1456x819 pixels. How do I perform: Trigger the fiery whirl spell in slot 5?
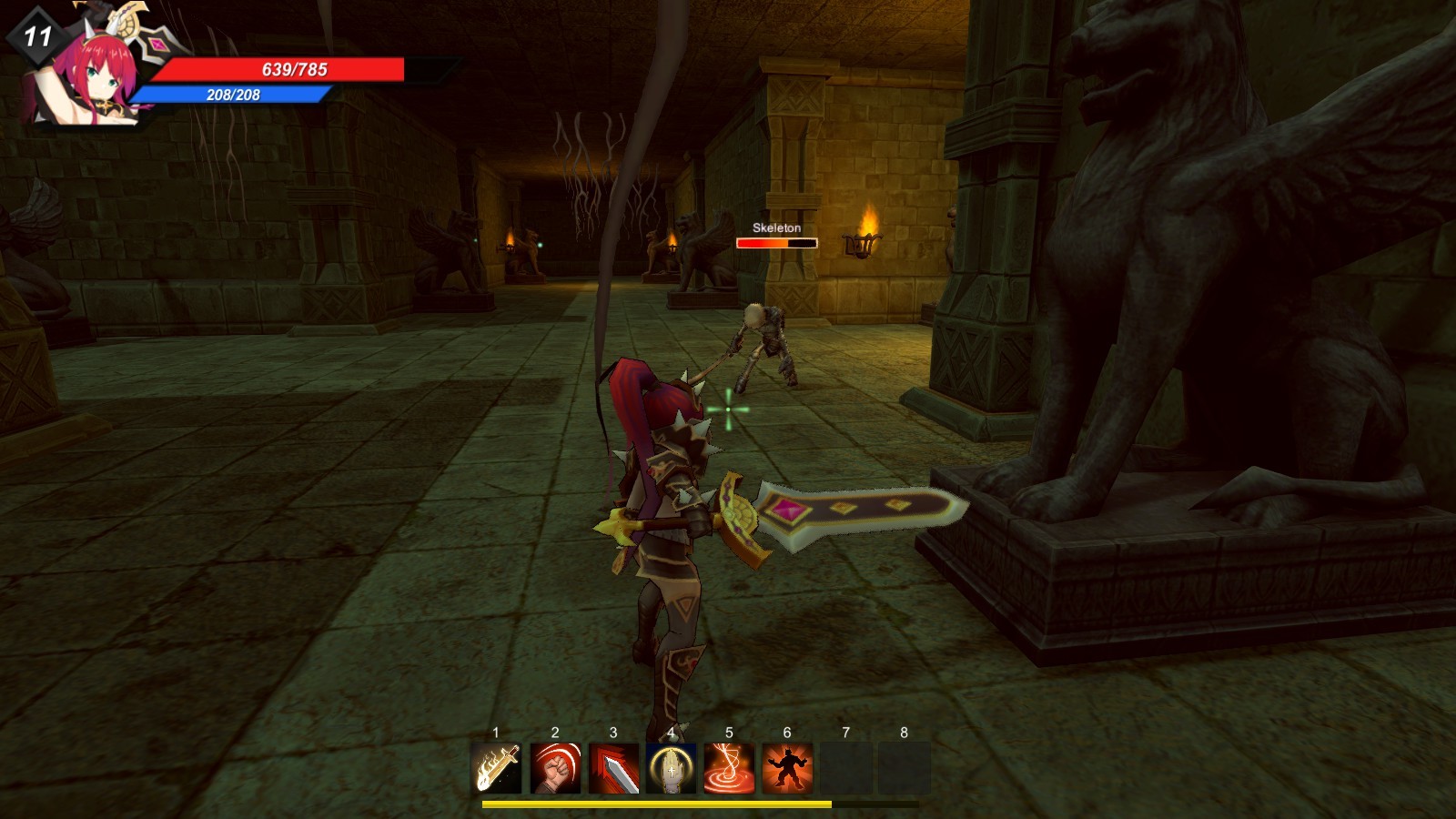pos(730,767)
